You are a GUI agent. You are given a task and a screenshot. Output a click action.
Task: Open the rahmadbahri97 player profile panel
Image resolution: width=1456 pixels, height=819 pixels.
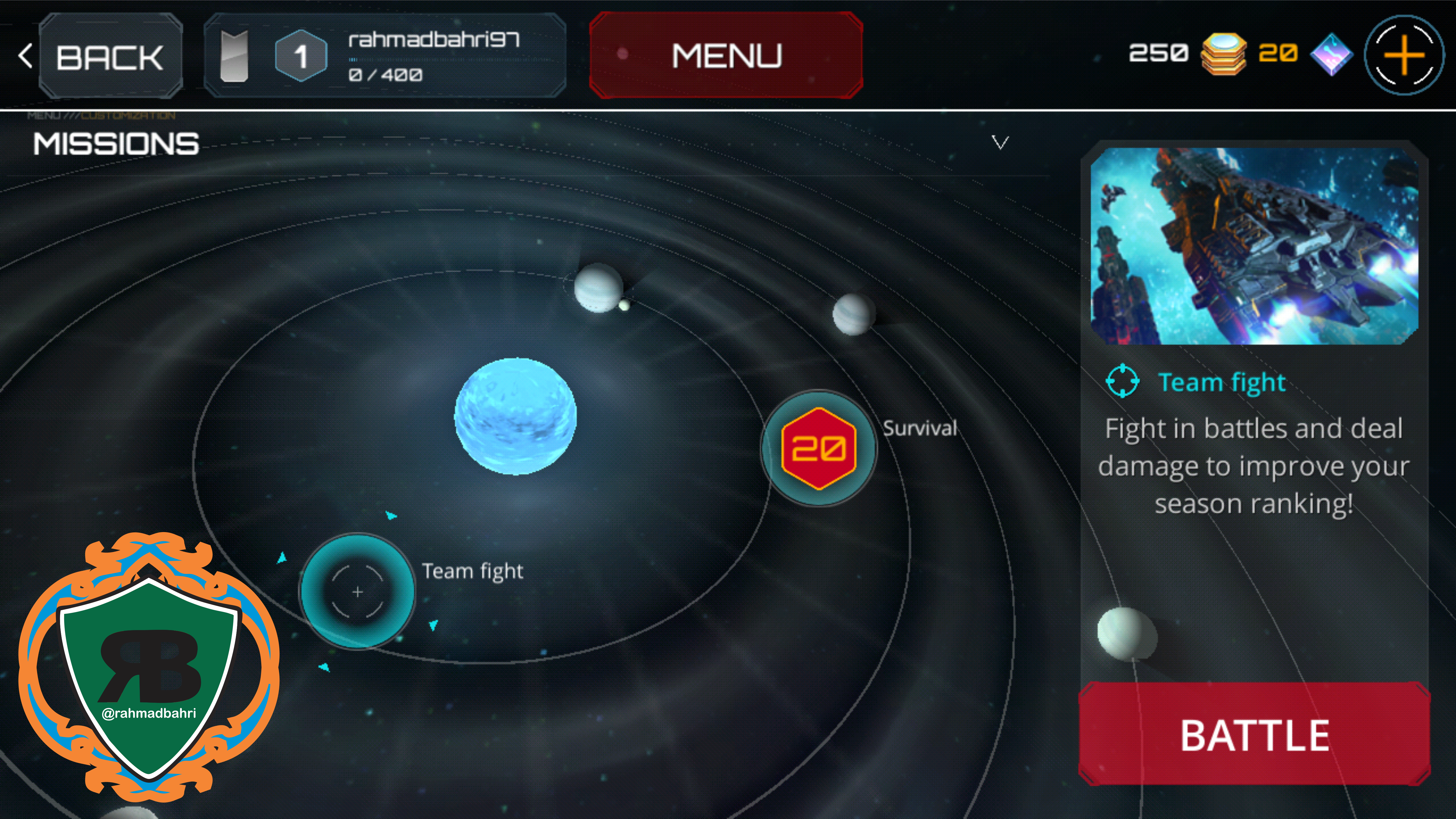click(384, 55)
